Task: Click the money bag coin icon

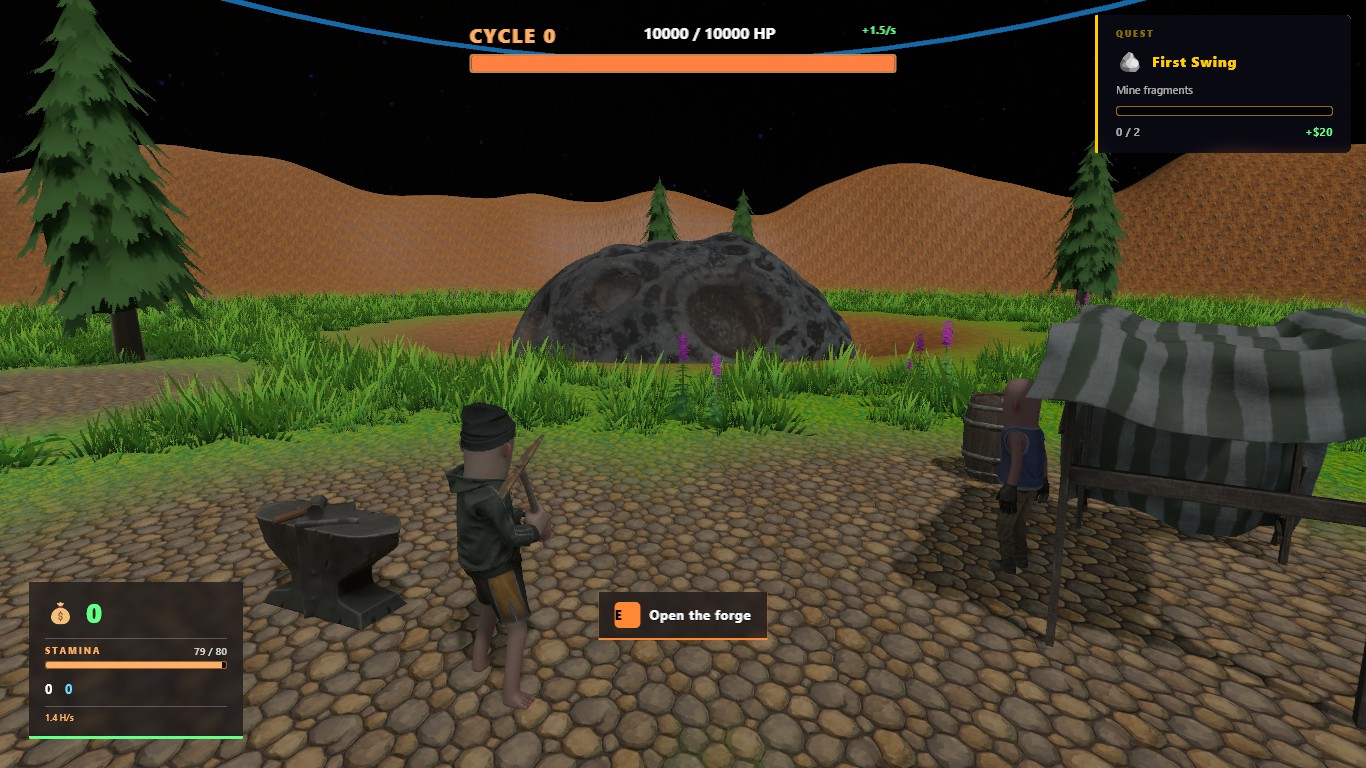Action: click(x=60, y=613)
